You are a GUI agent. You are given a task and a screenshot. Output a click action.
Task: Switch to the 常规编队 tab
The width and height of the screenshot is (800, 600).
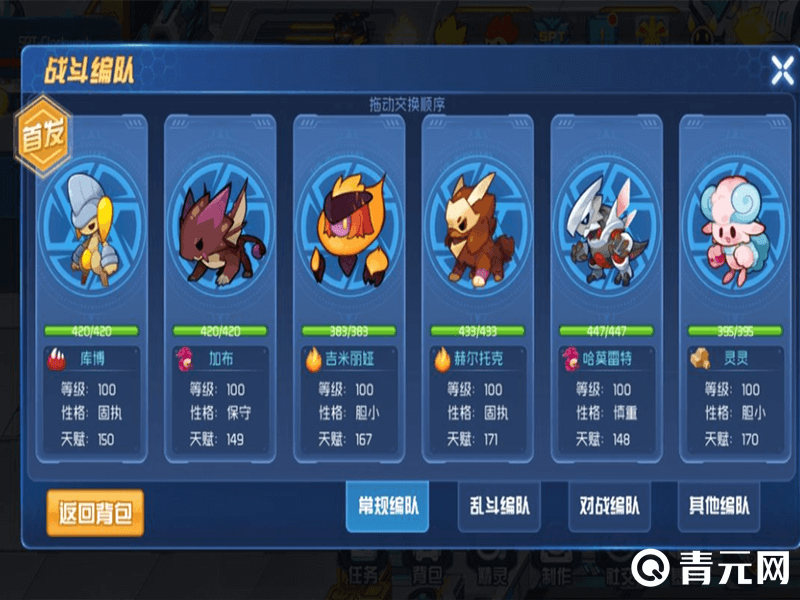[389, 507]
